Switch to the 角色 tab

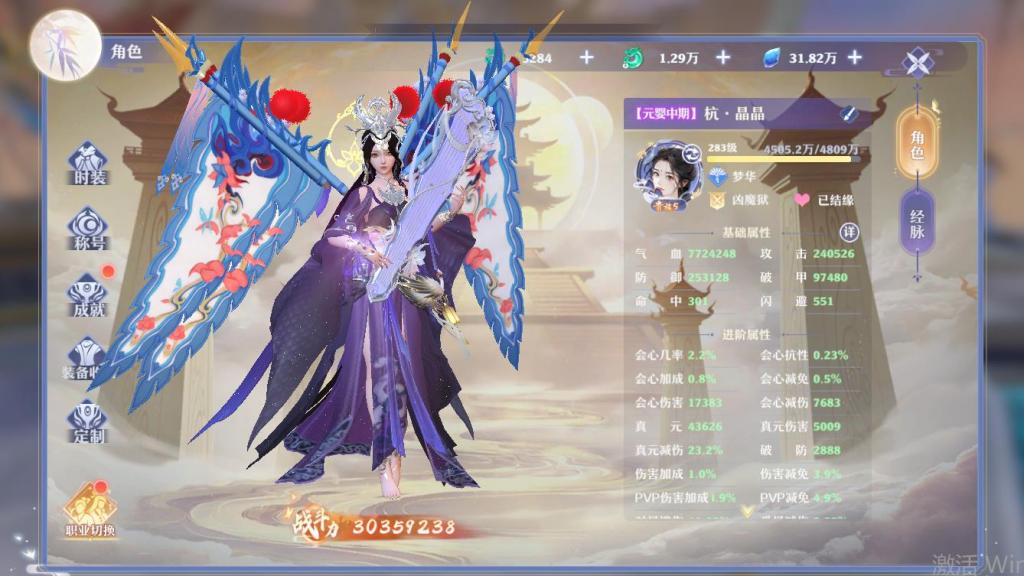coord(917,143)
